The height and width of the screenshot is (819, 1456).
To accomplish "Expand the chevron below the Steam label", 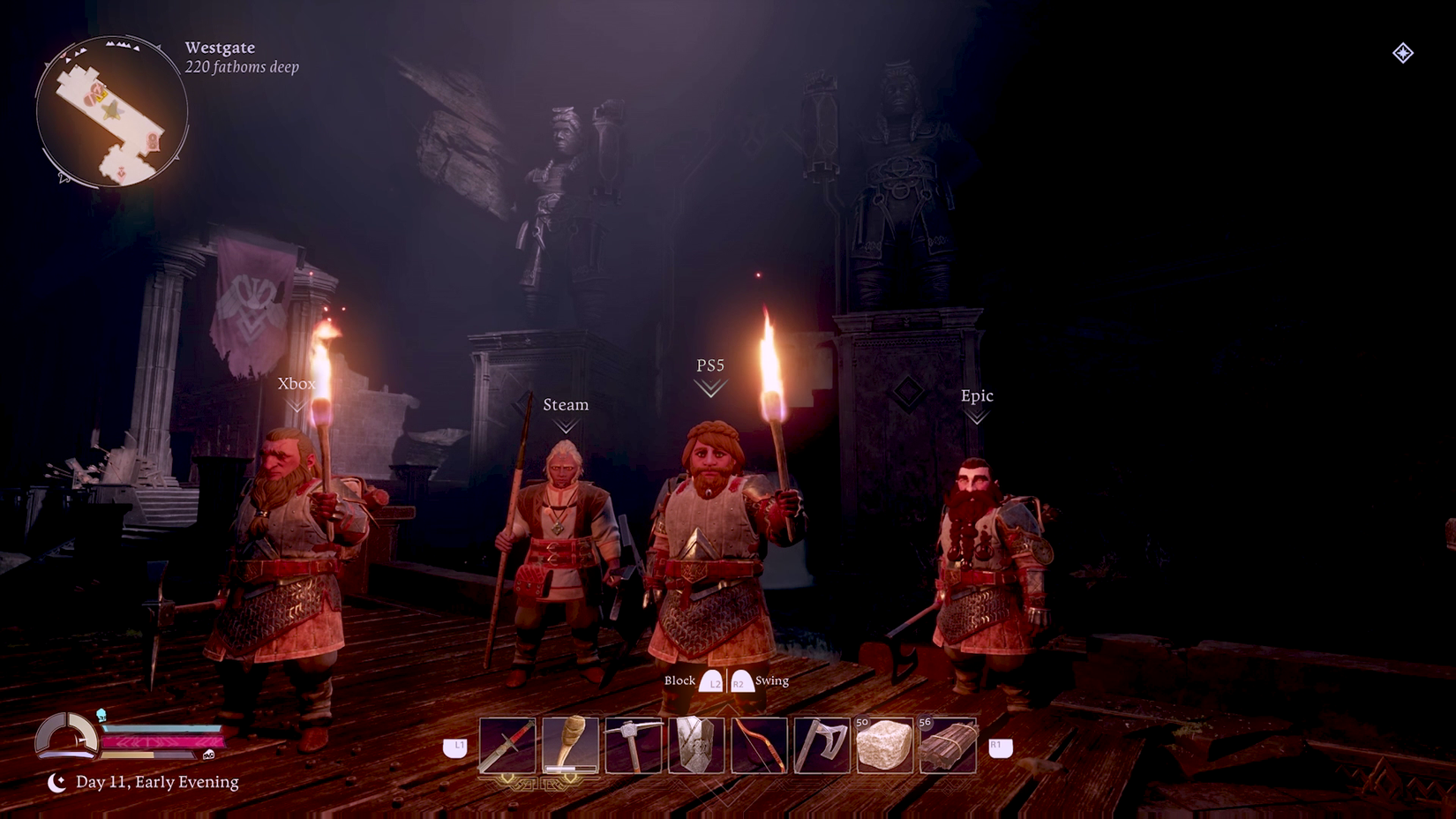I will point(566,425).
